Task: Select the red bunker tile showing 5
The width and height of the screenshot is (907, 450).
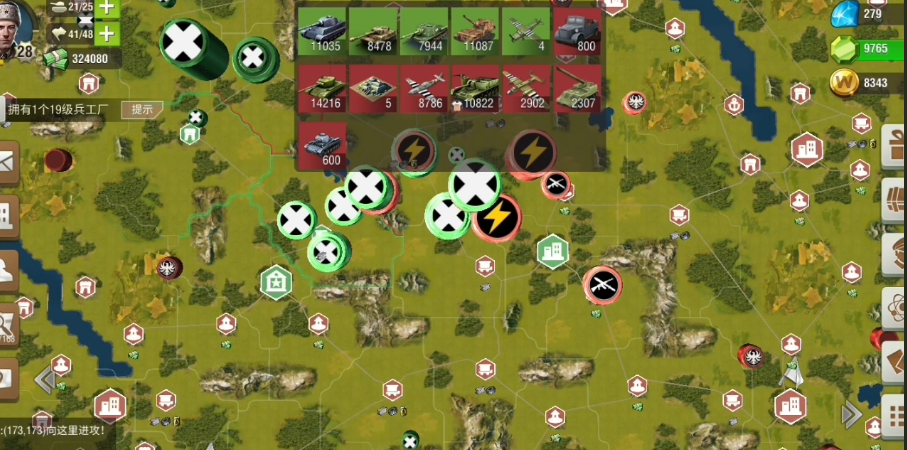Action: pyautogui.click(x=373, y=88)
